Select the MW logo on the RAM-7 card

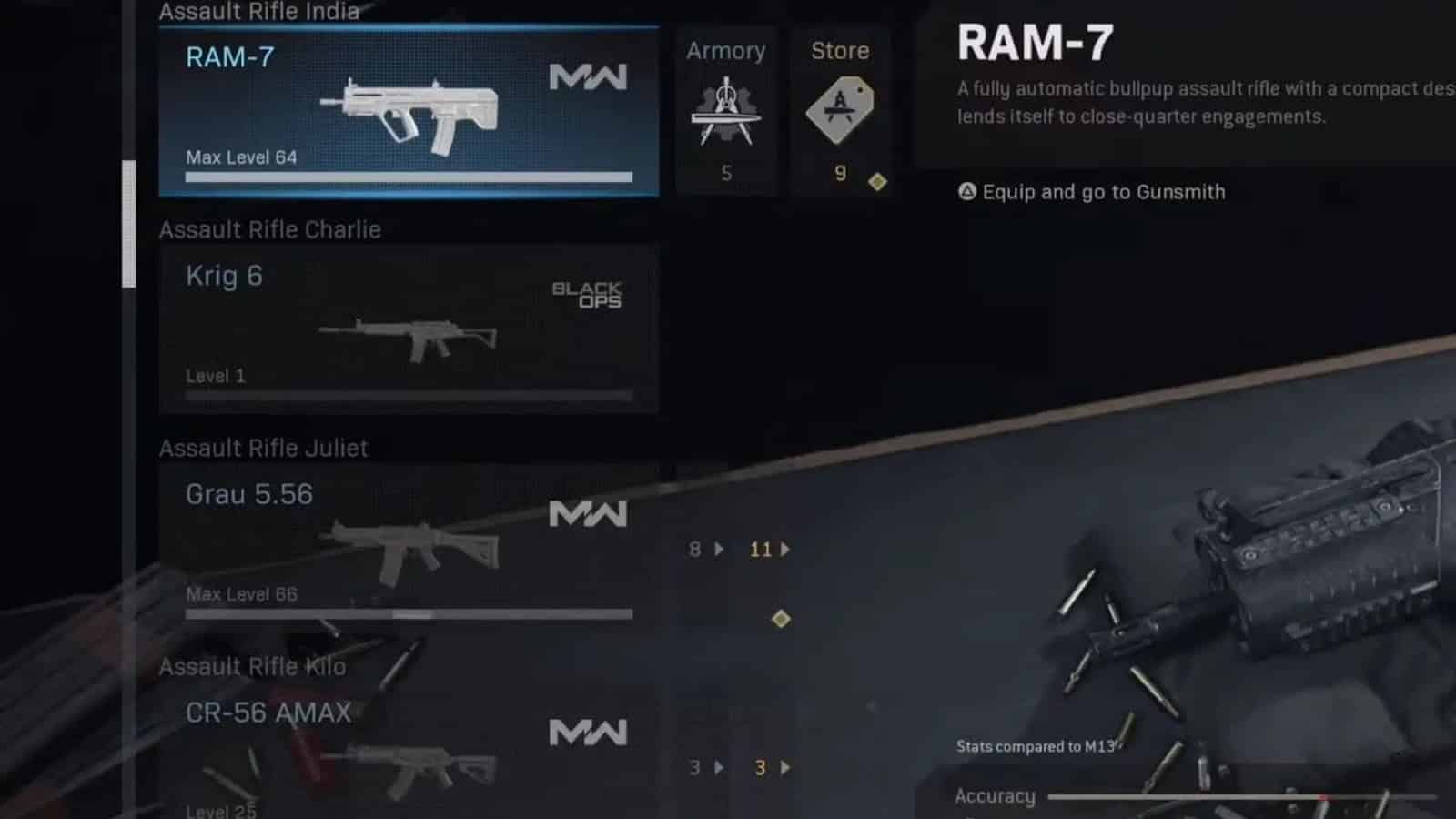[x=587, y=79]
